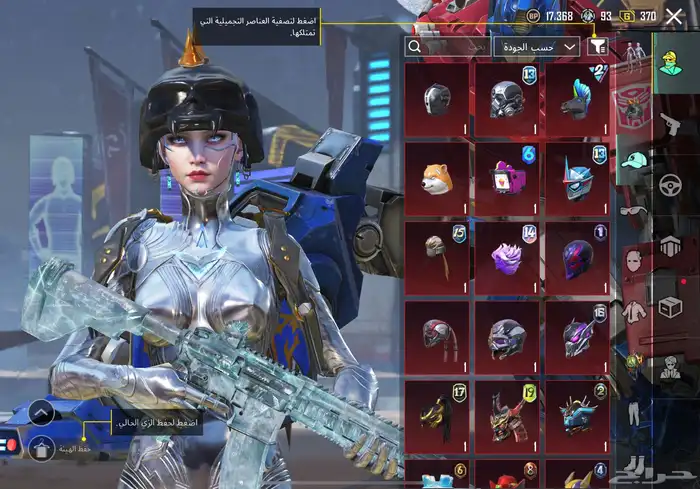This screenshot has height=489, width=700.
Task: Open the vehicle steering wheel category
Action: 669,185
